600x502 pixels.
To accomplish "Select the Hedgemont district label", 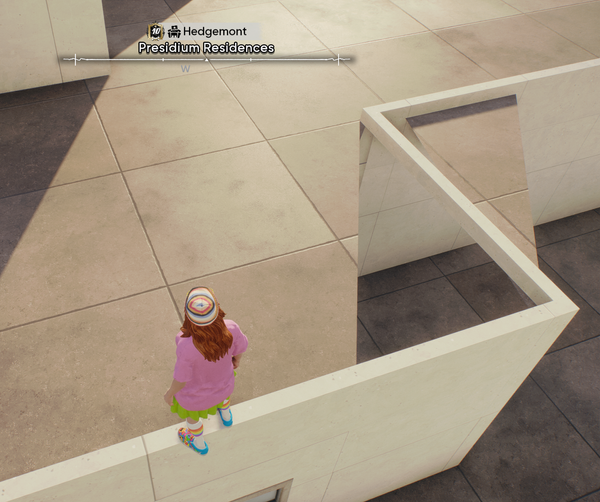I will pos(214,32).
